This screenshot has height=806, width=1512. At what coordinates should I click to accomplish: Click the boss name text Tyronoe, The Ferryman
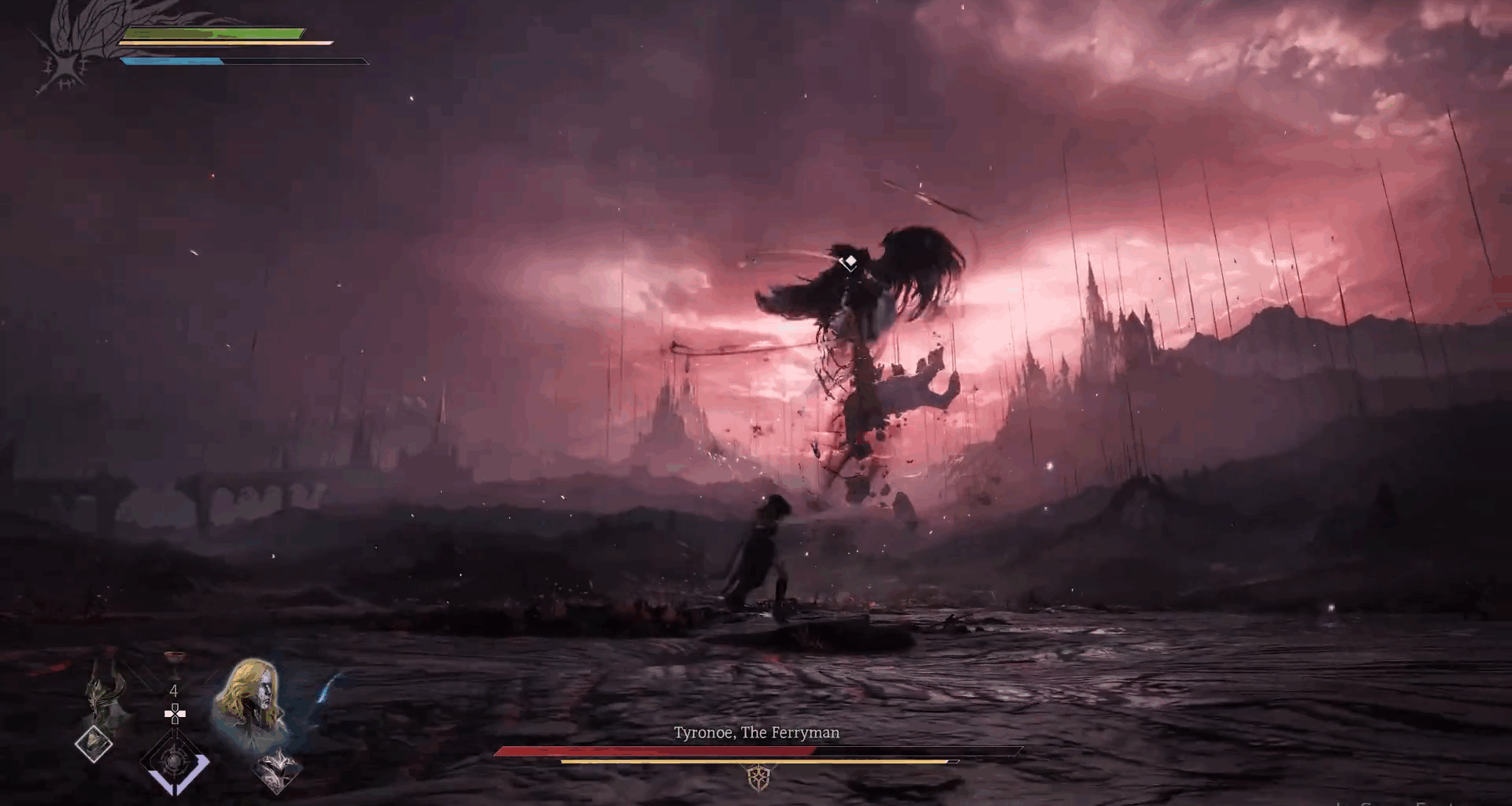[756, 732]
